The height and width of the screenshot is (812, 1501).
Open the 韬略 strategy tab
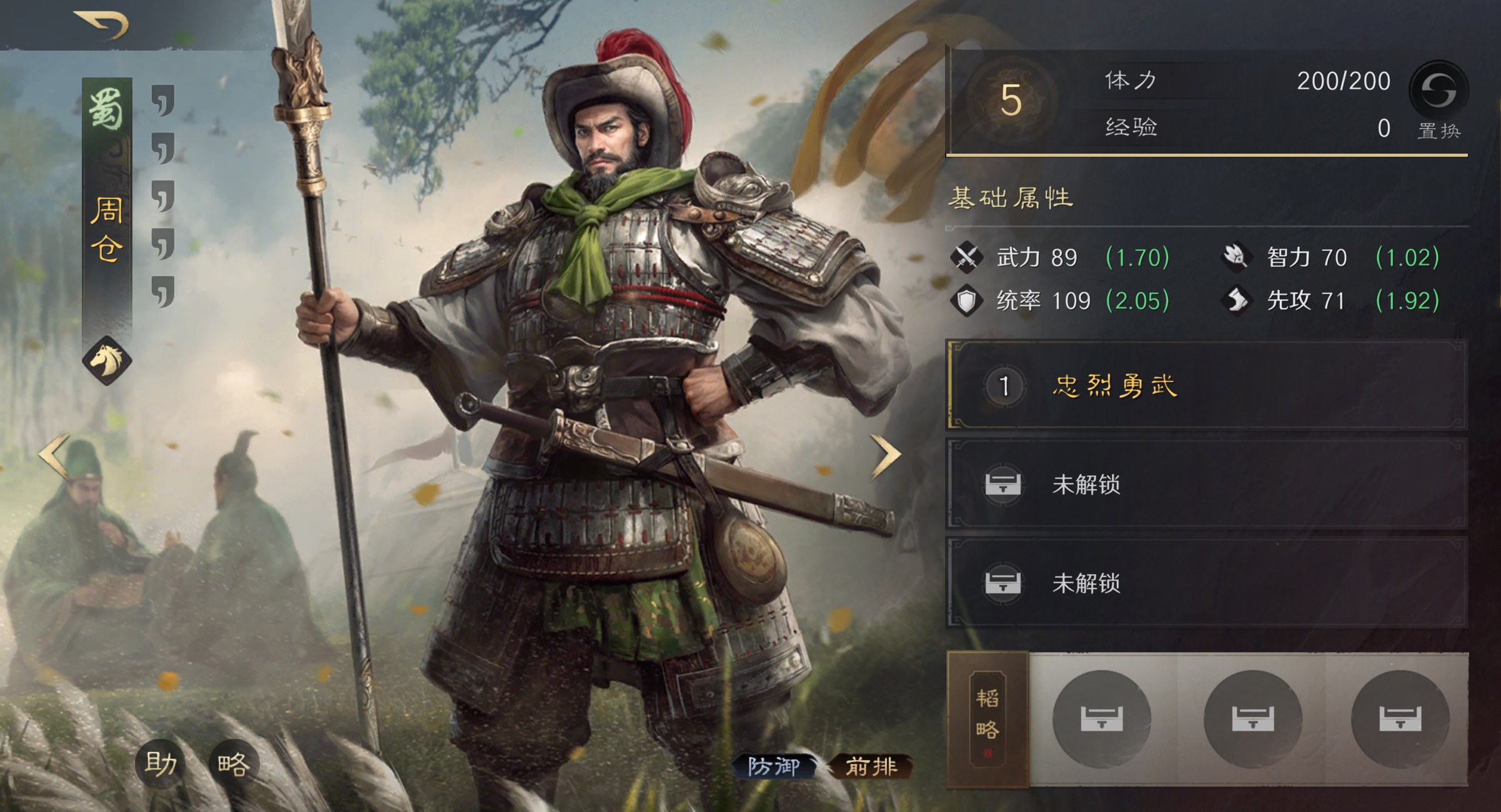[x=988, y=718]
